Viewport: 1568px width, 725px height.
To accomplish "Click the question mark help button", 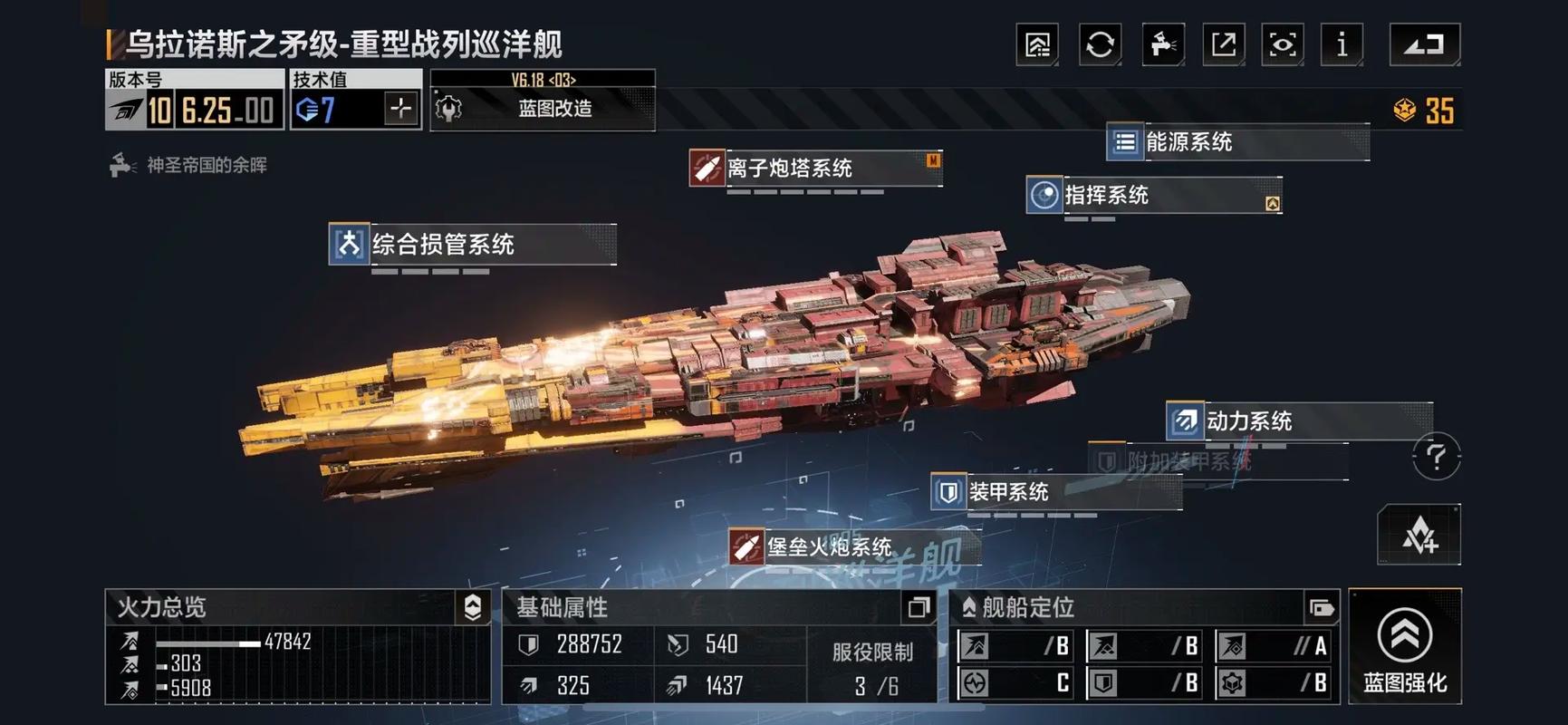I will tap(1436, 457).
